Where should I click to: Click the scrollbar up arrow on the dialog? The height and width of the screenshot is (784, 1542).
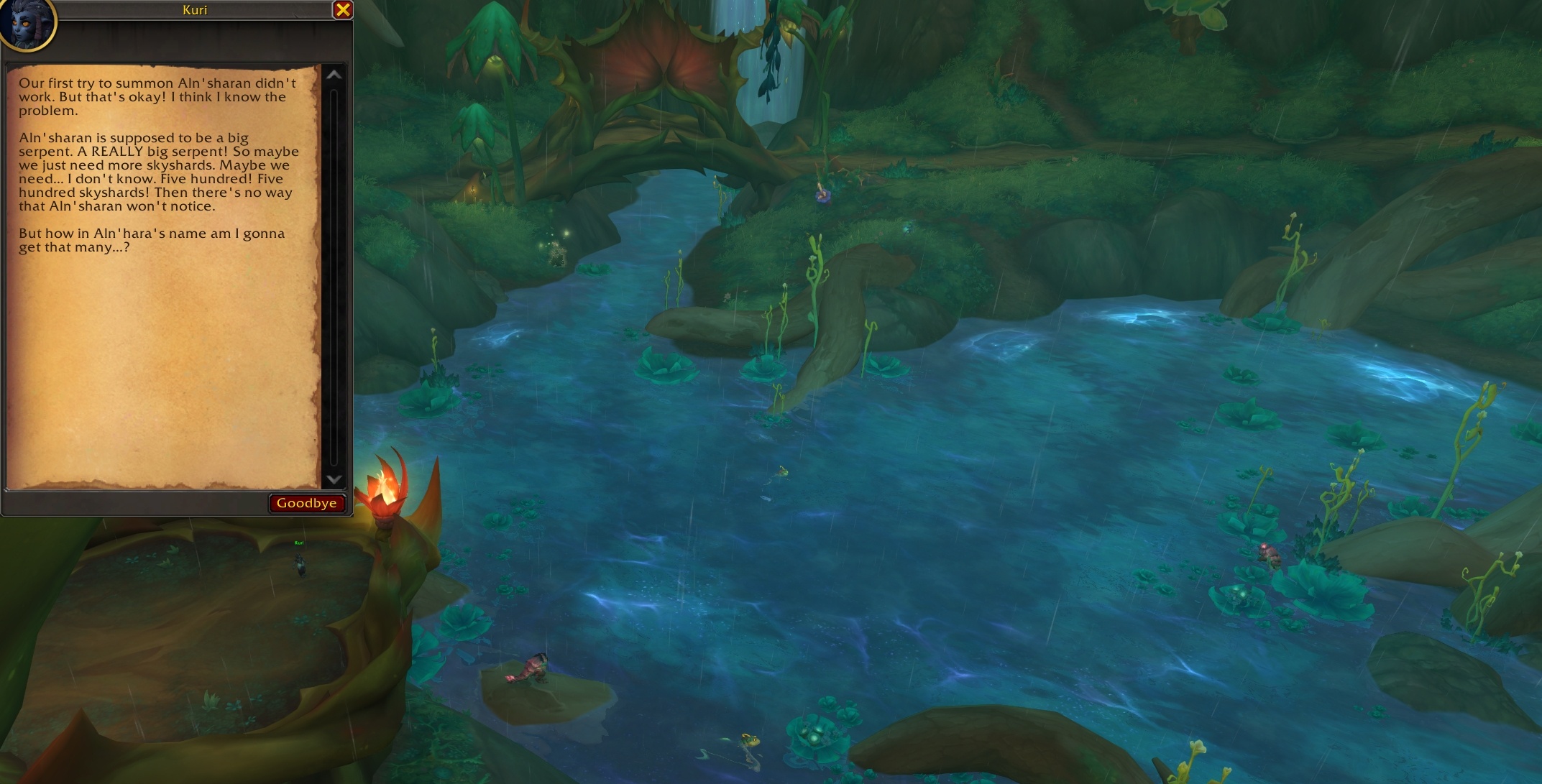[x=333, y=74]
